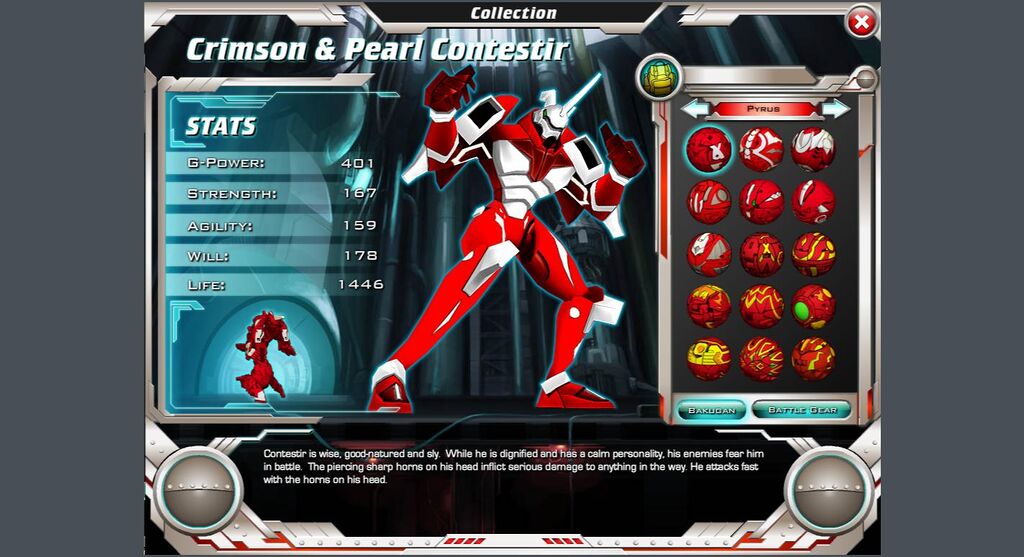Viewport: 1024px width, 557px height.
Task: Click the yellow backpack icon above the grid
Action: (660, 77)
